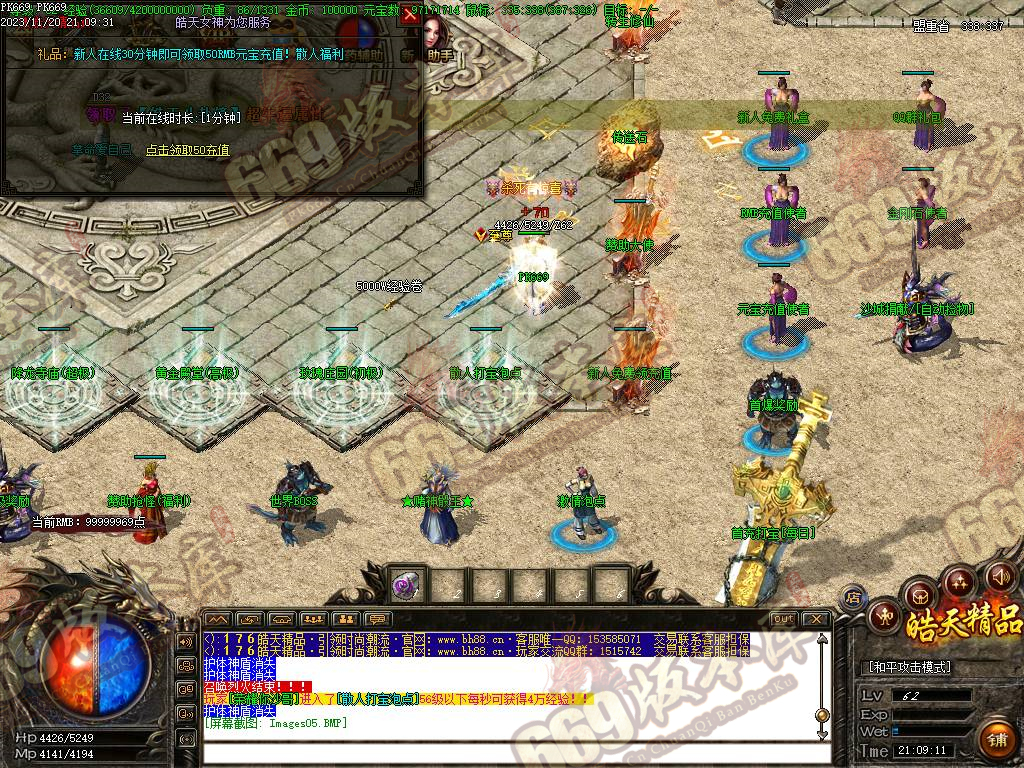Close the chat window with its X
This screenshot has height=768, width=1024.
pos(816,619)
